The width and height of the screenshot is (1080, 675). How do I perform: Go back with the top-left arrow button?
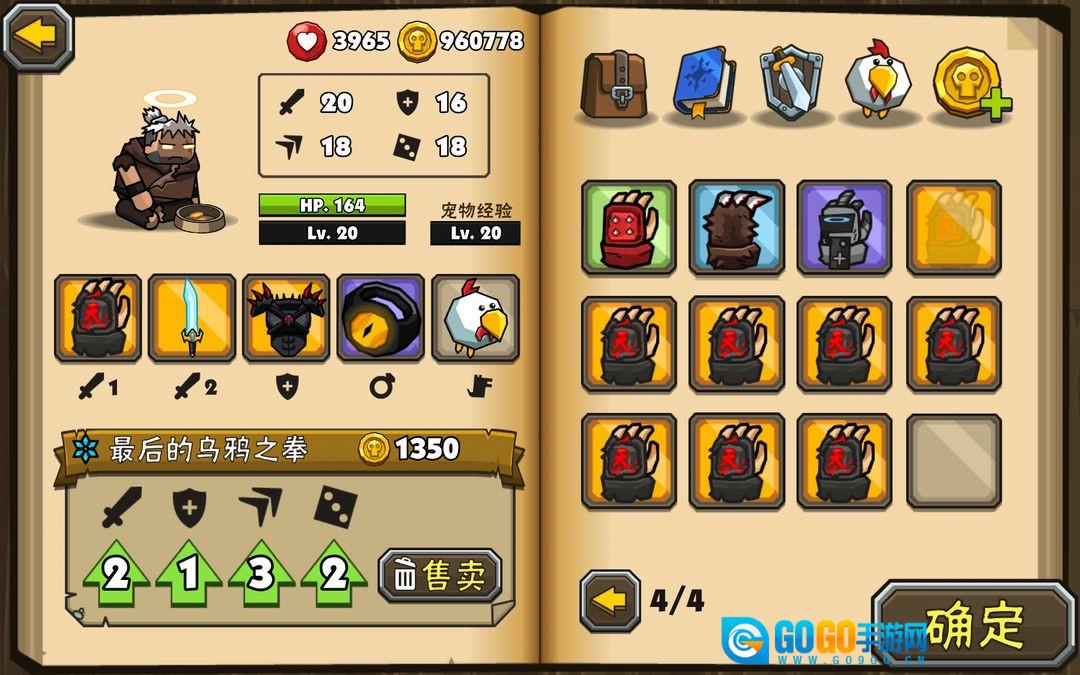tap(38, 37)
